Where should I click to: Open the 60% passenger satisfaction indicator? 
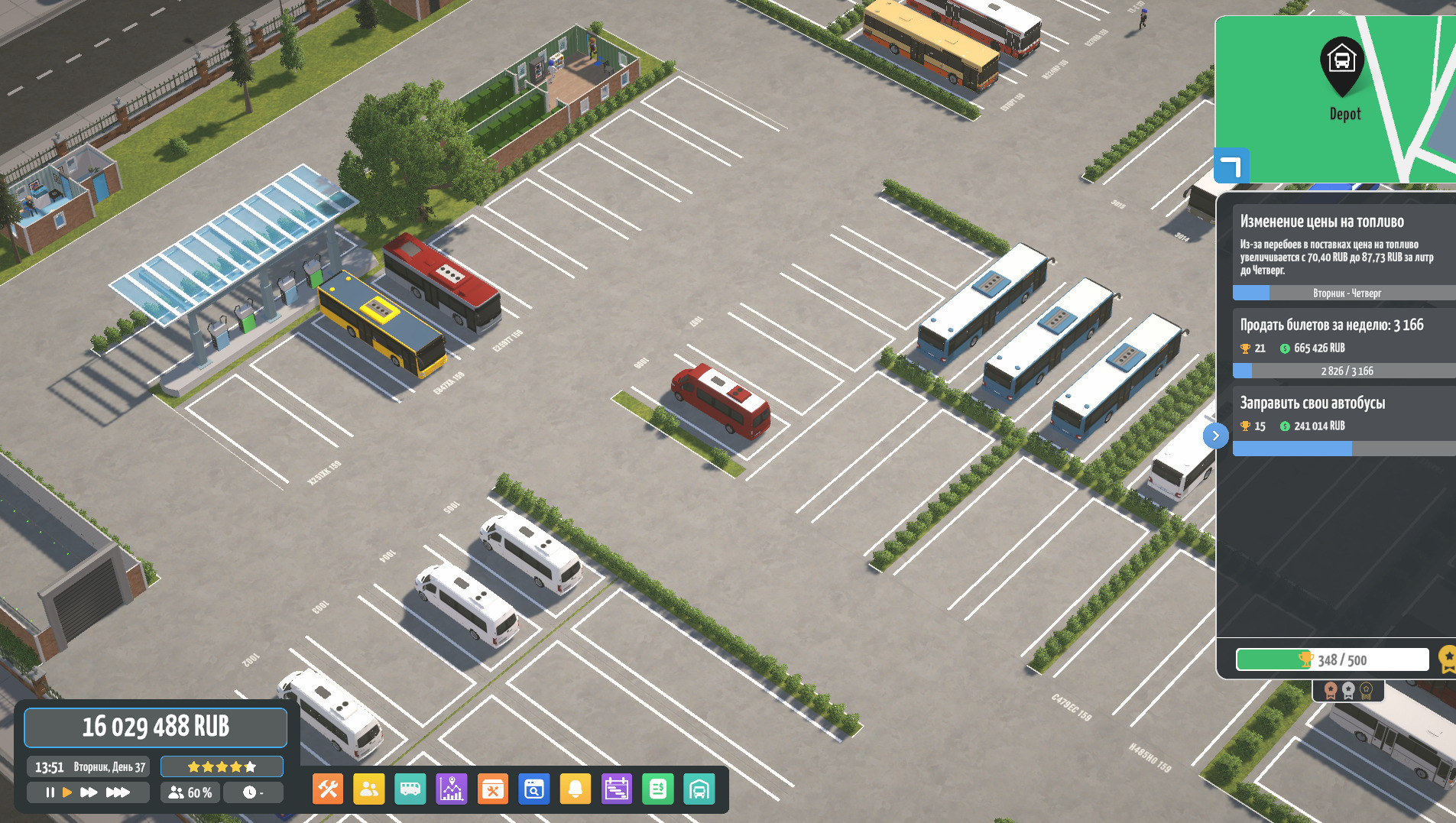coord(190,792)
